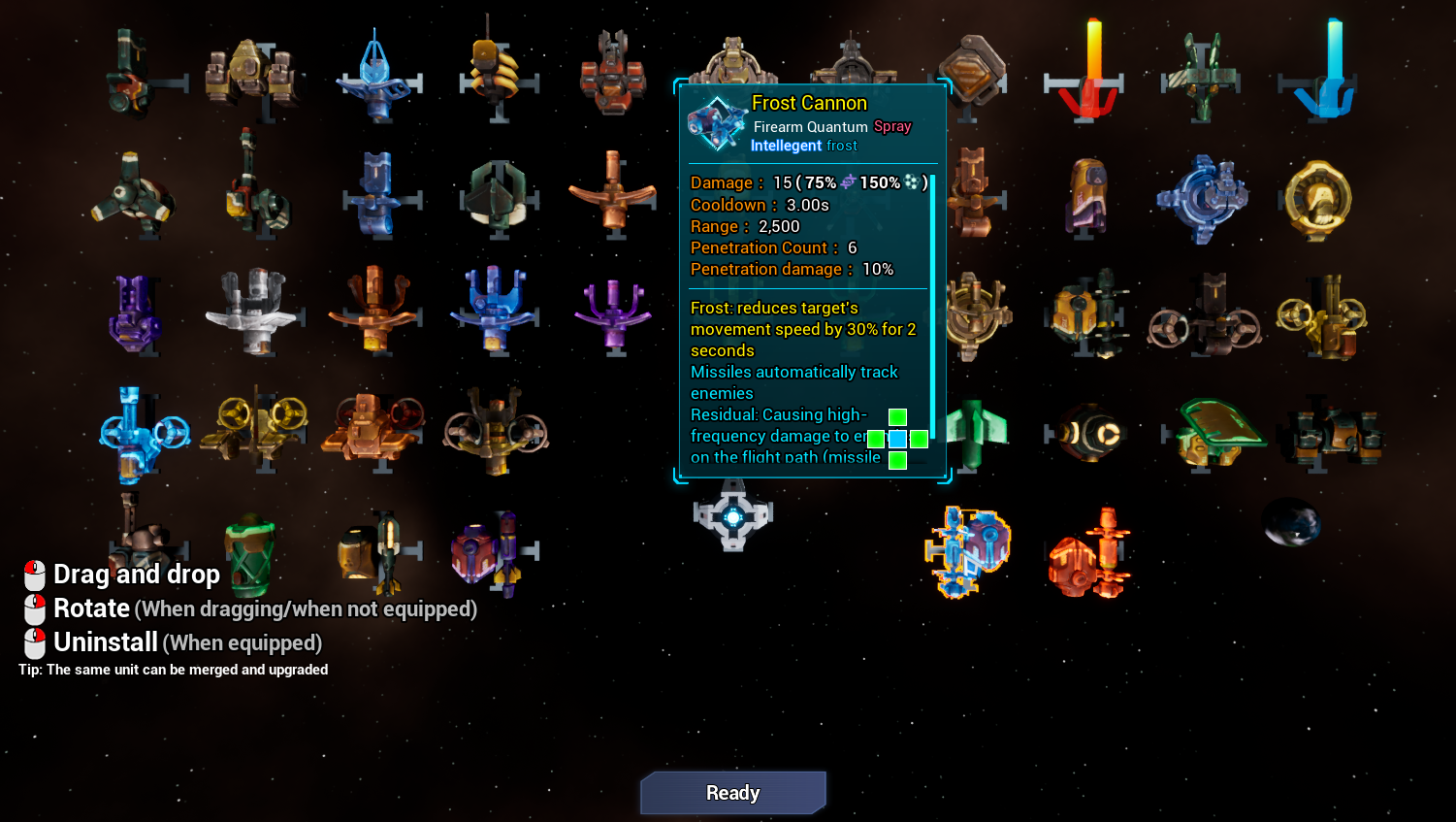Toggle the bottom green slot square
This screenshot has width=1456, height=822.
click(x=896, y=459)
